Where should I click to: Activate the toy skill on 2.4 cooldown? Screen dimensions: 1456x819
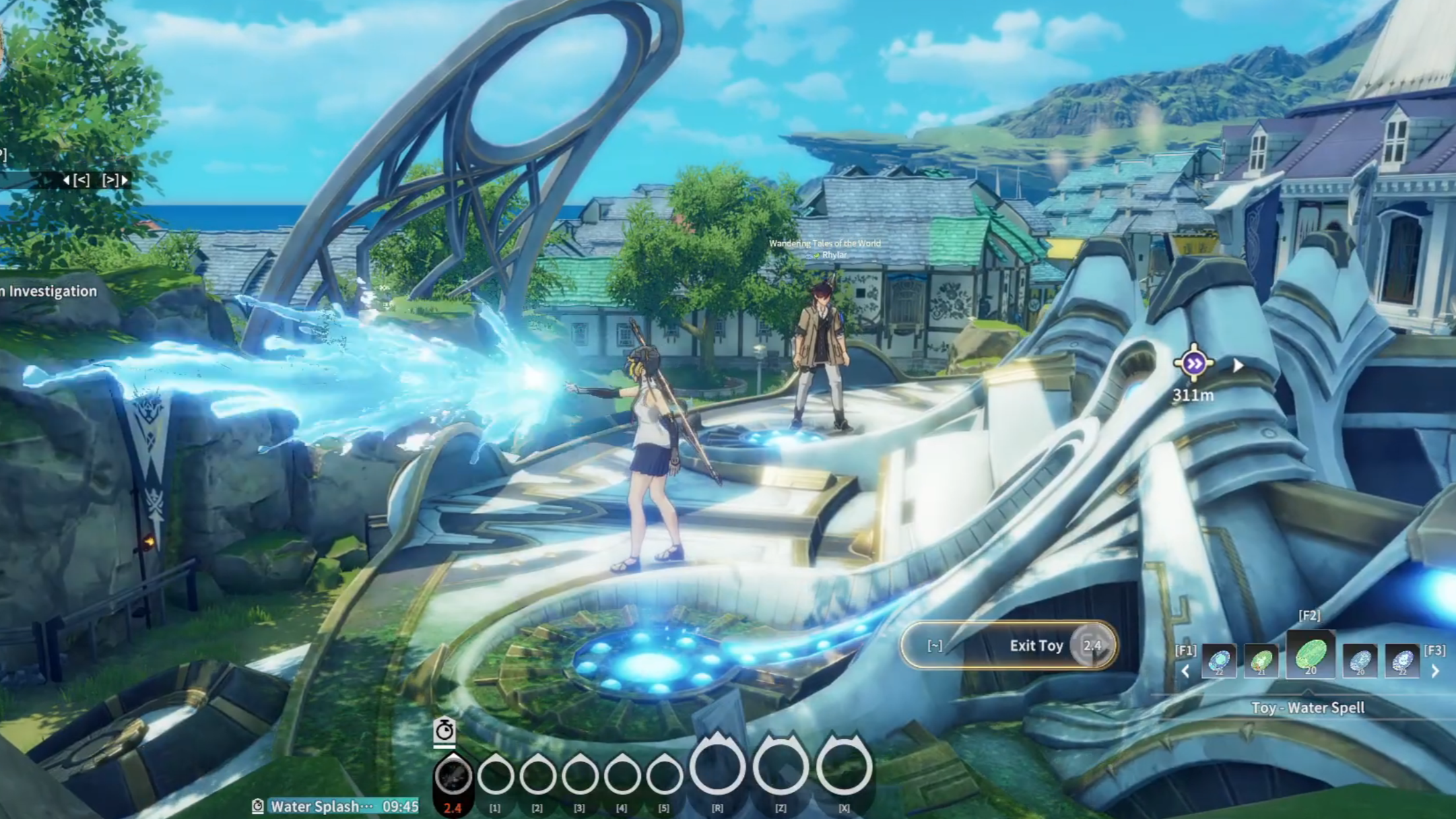(x=453, y=777)
